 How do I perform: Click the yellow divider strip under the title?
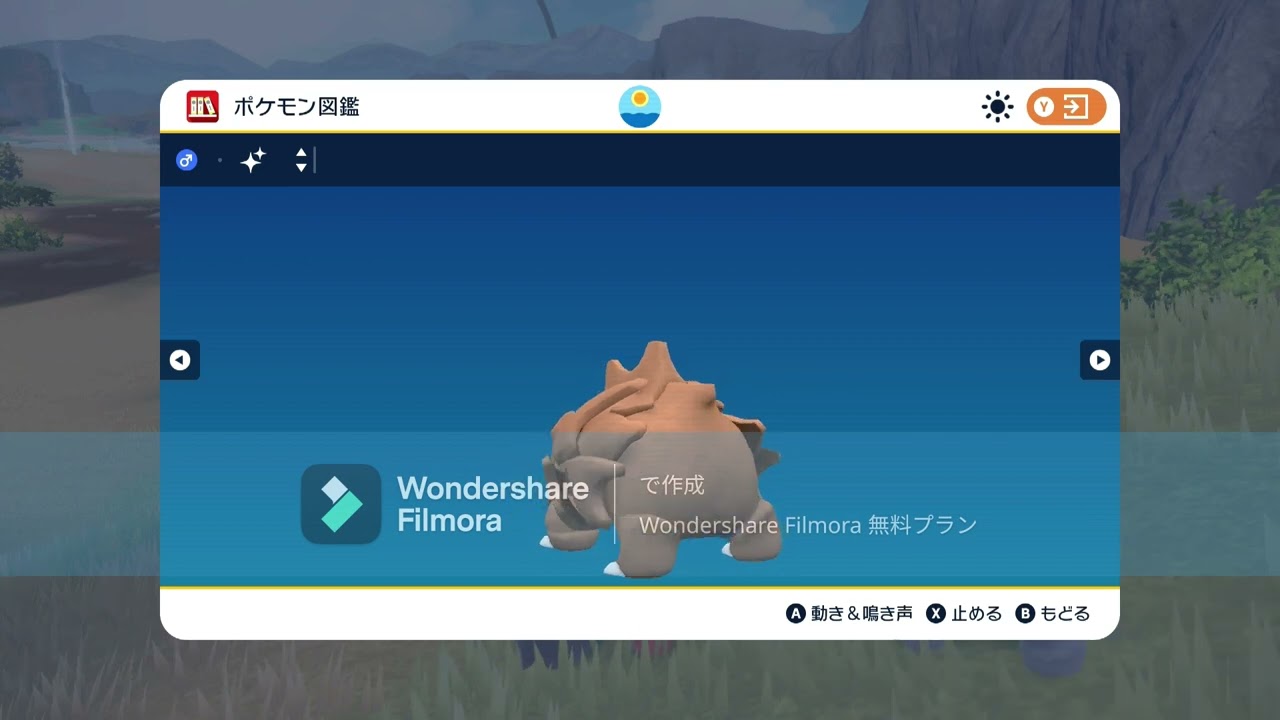click(x=639, y=130)
